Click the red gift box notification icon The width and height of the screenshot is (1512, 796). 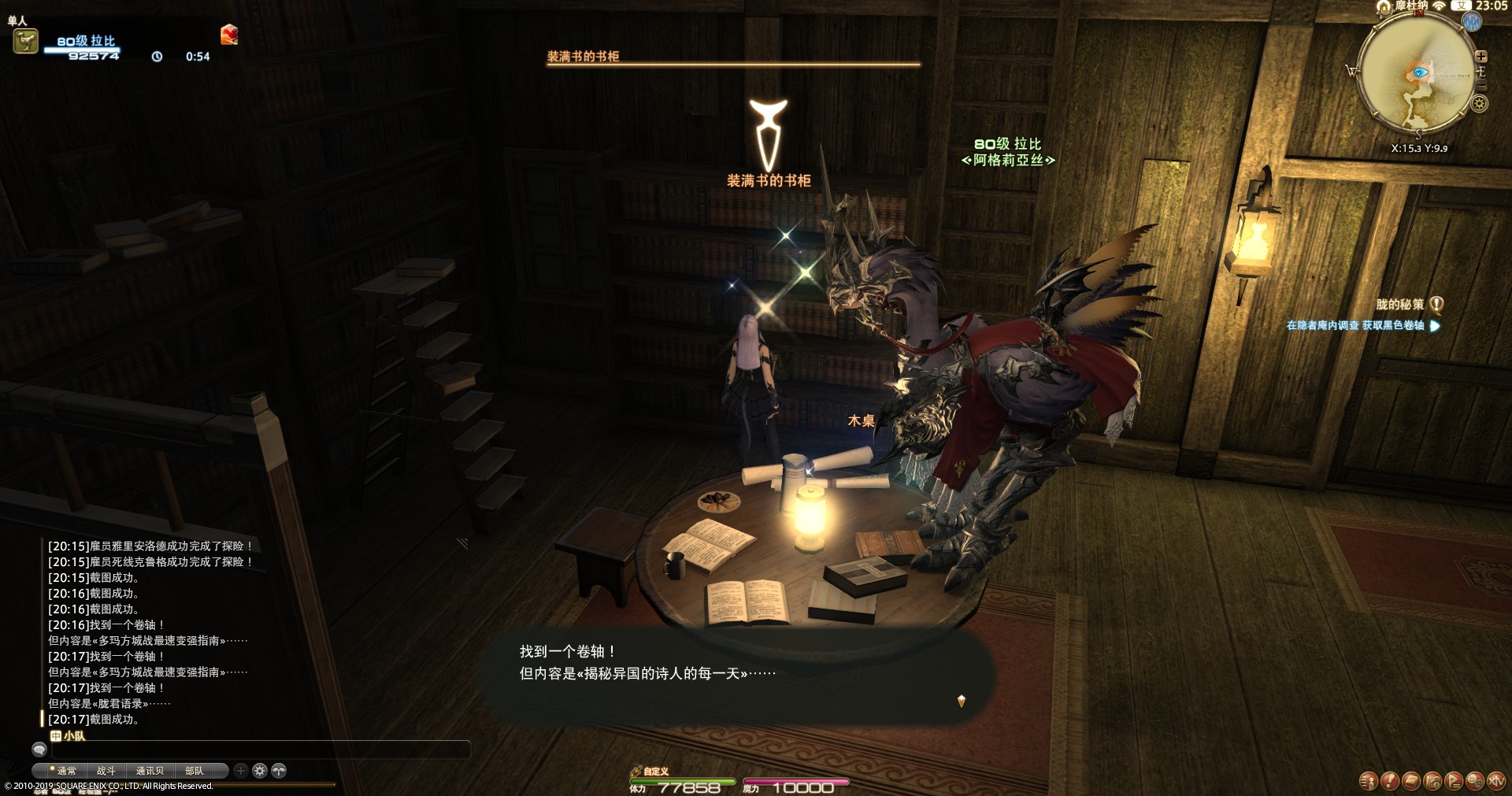click(229, 35)
